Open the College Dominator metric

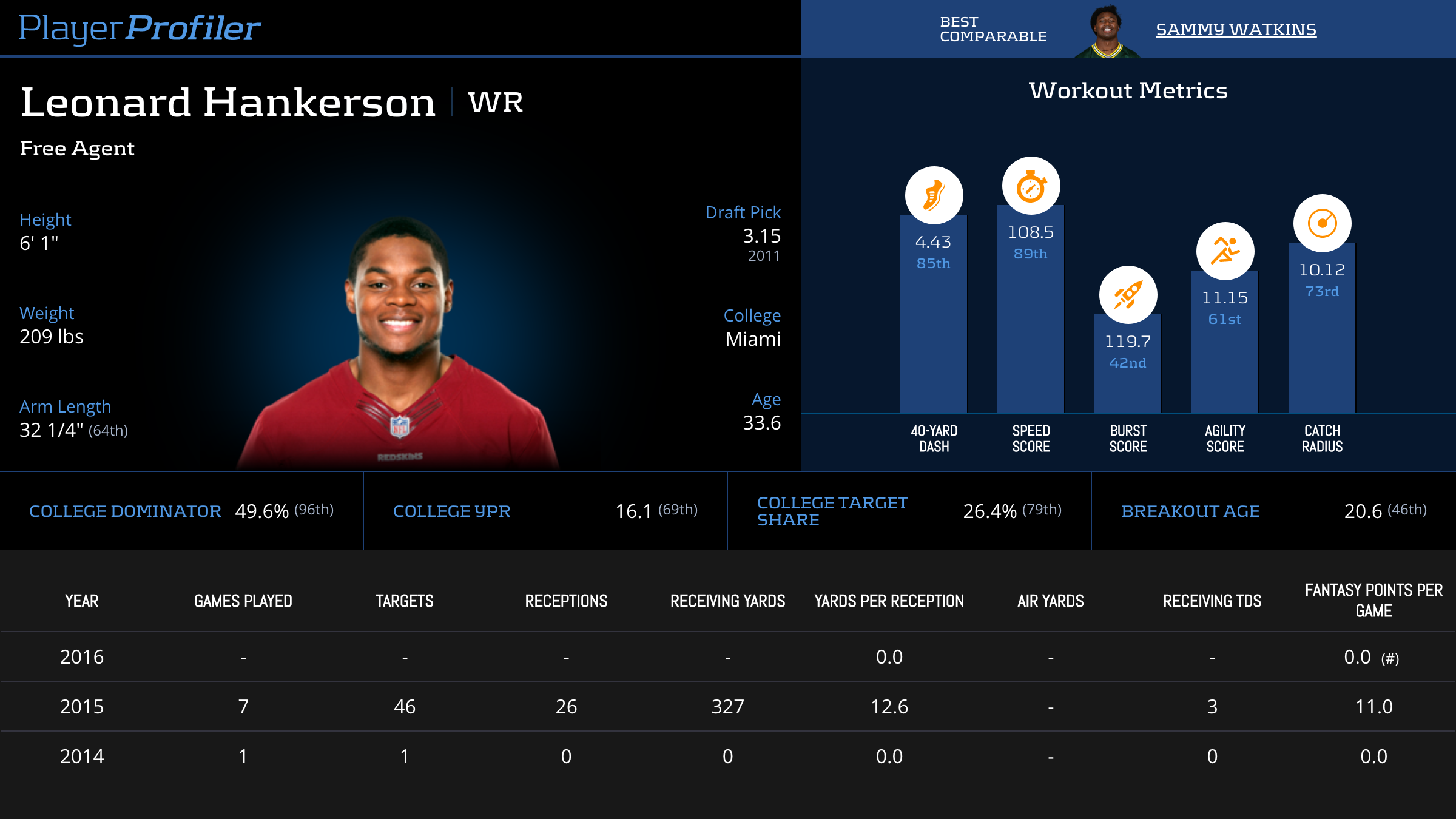click(125, 511)
